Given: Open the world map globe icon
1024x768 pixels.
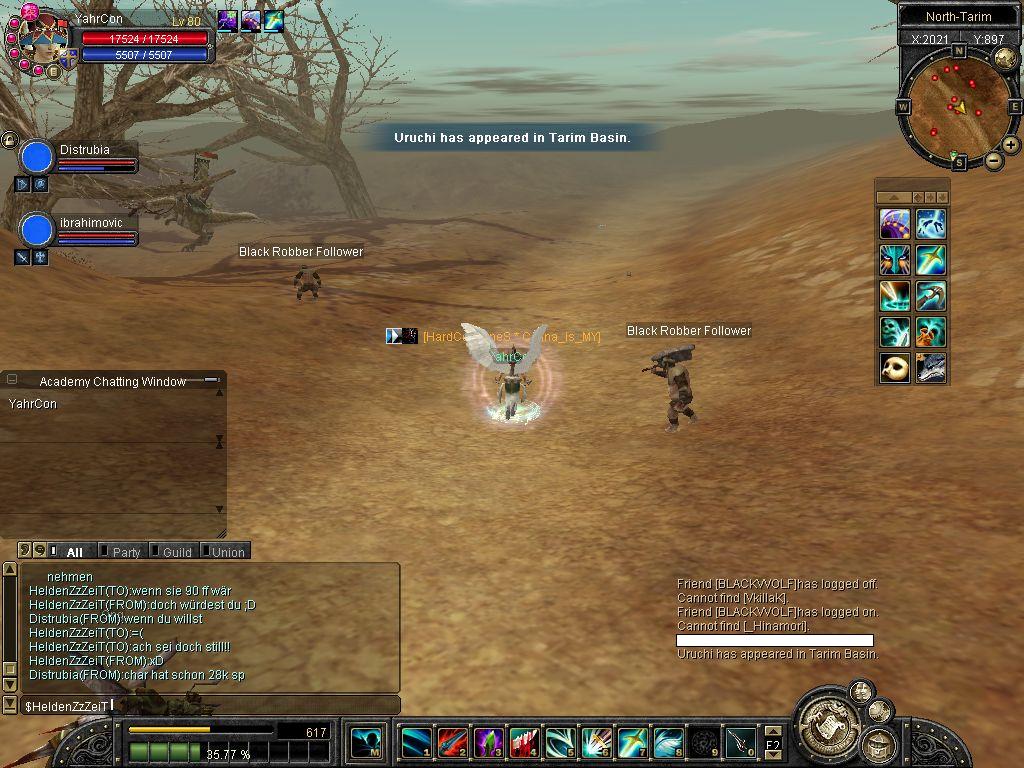Looking at the screenshot, I should 1005,57.
